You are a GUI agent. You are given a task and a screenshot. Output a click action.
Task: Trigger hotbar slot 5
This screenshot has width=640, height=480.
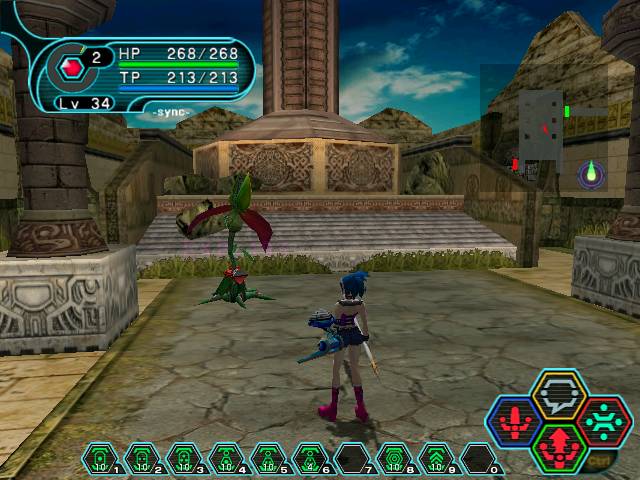(x=268, y=459)
